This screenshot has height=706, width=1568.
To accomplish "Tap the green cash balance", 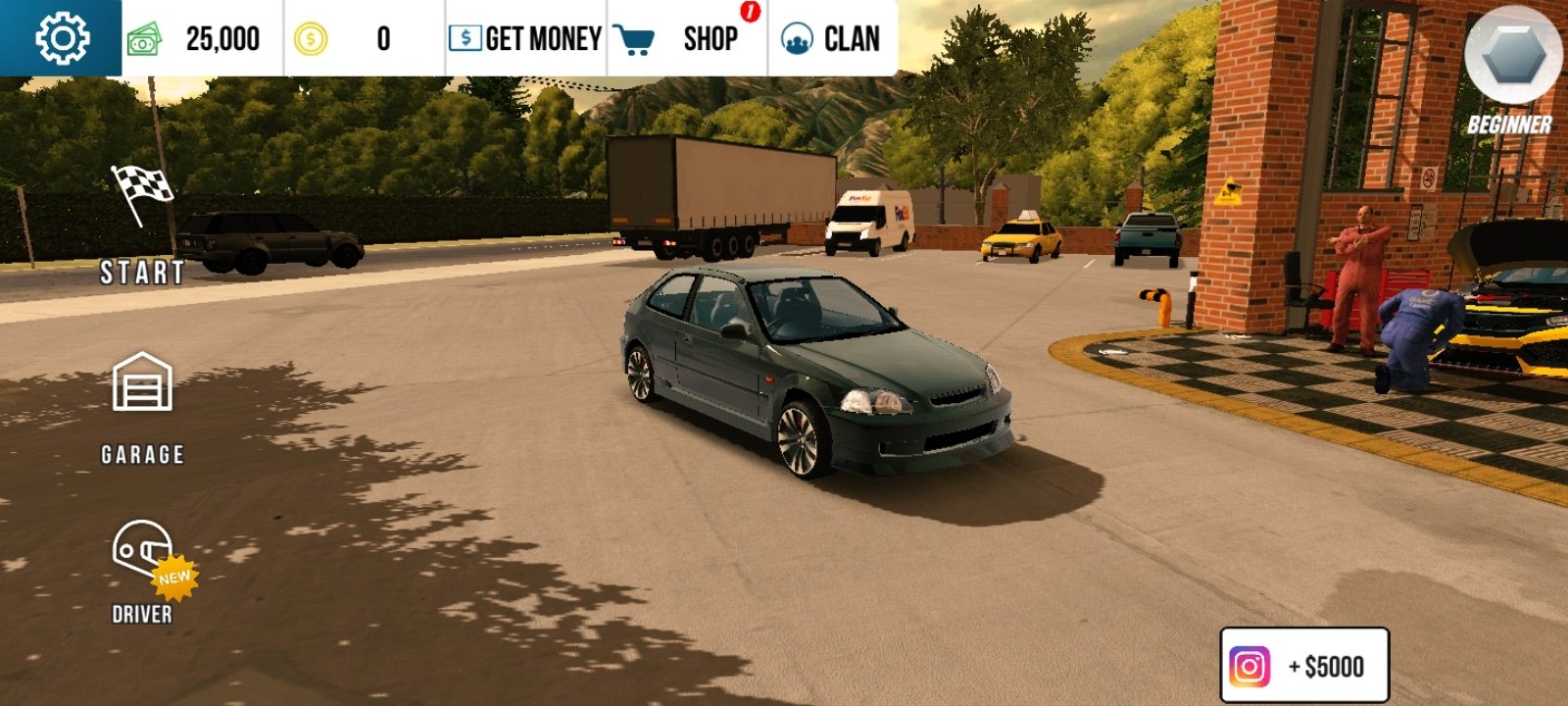I will [196, 39].
